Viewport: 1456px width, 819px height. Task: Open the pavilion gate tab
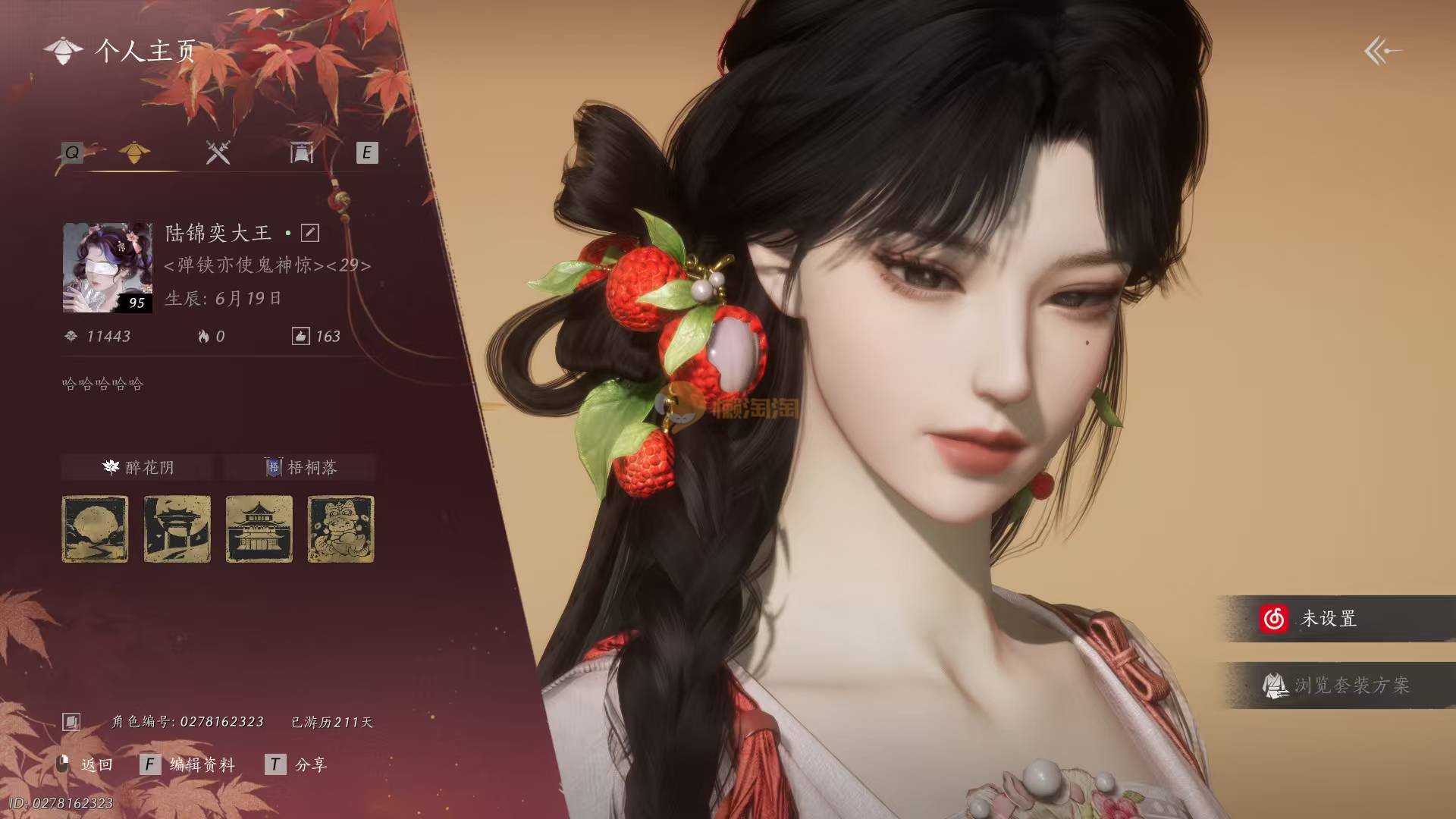point(301,153)
